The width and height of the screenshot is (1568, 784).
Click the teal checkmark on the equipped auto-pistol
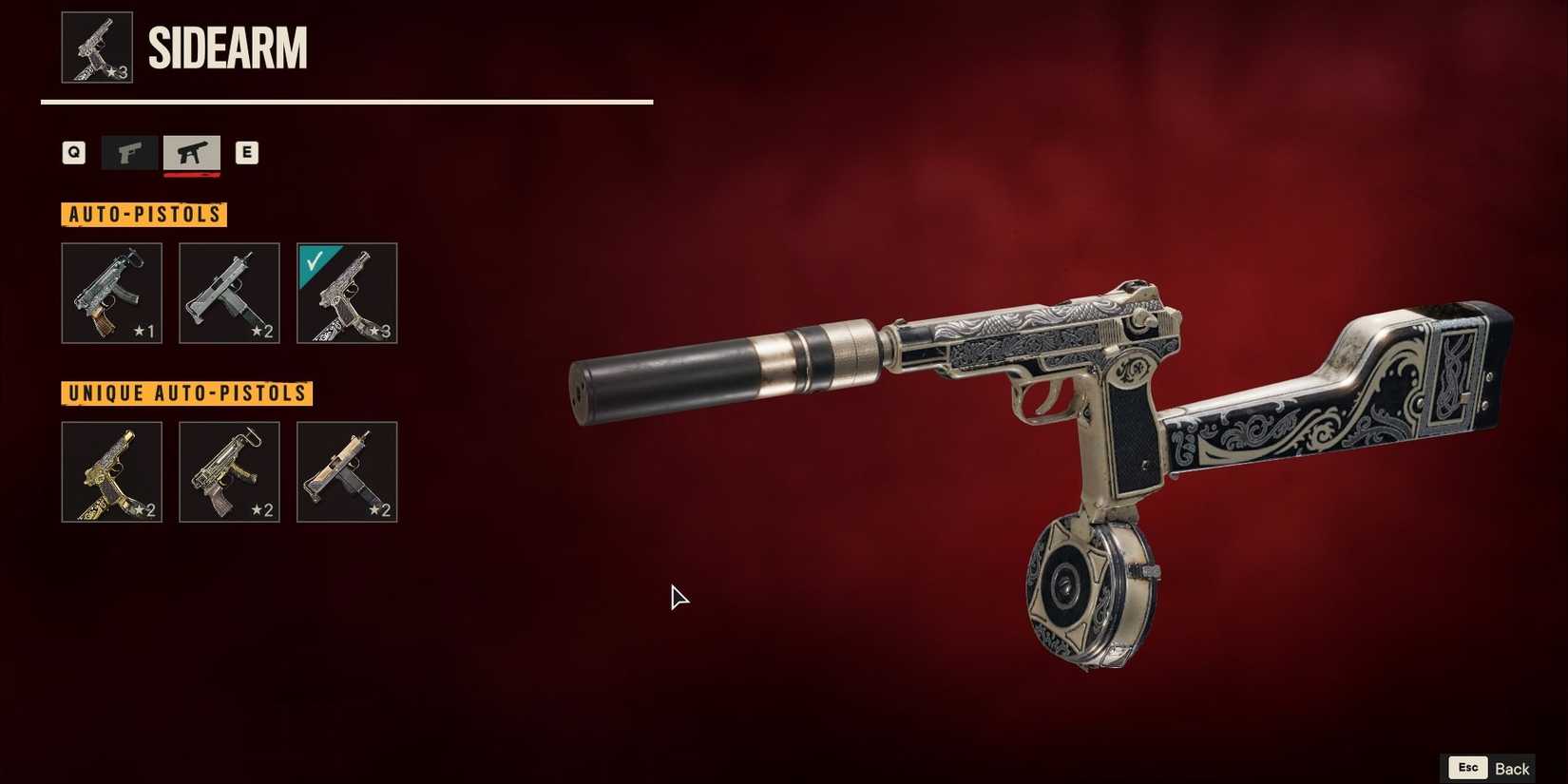point(314,259)
